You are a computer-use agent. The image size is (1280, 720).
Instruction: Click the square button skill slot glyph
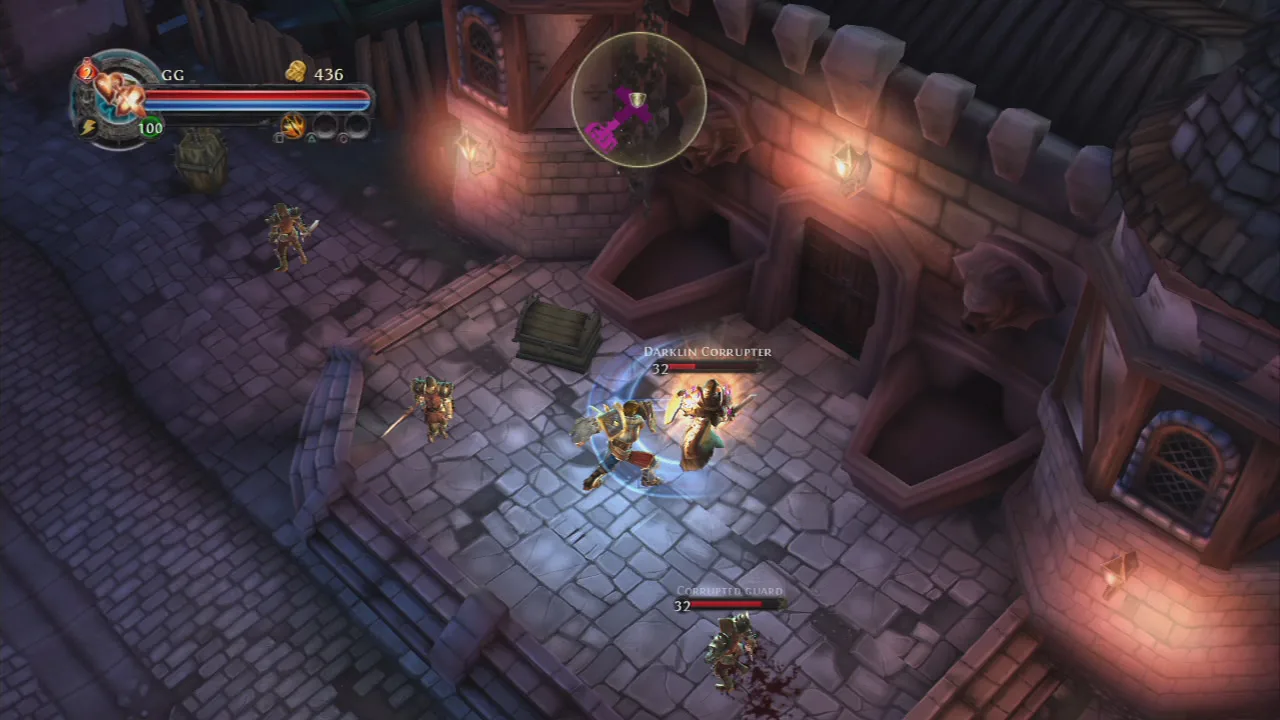click(277, 138)
